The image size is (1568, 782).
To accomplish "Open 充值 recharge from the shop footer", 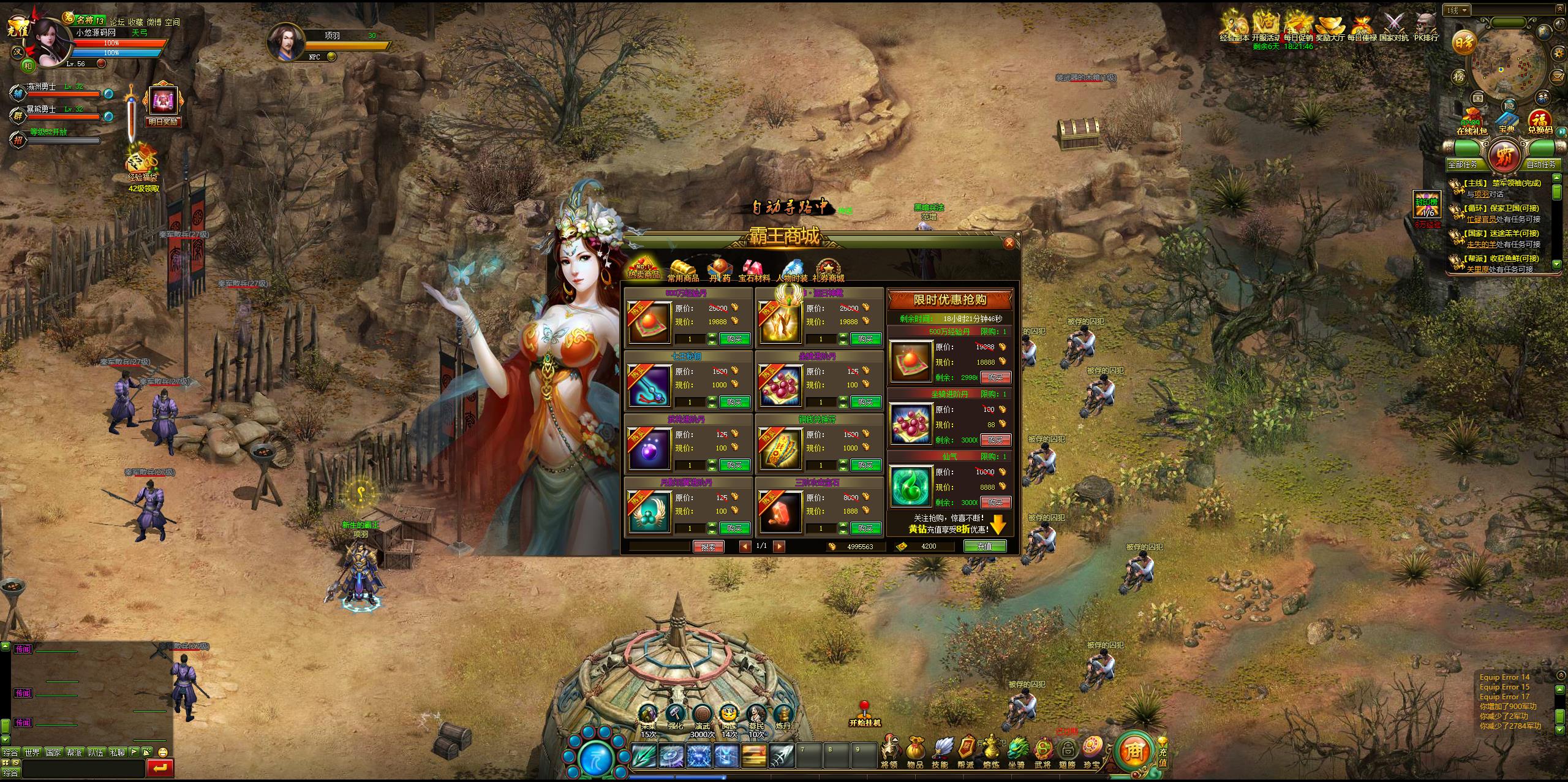I will click(x=984, y=546).
